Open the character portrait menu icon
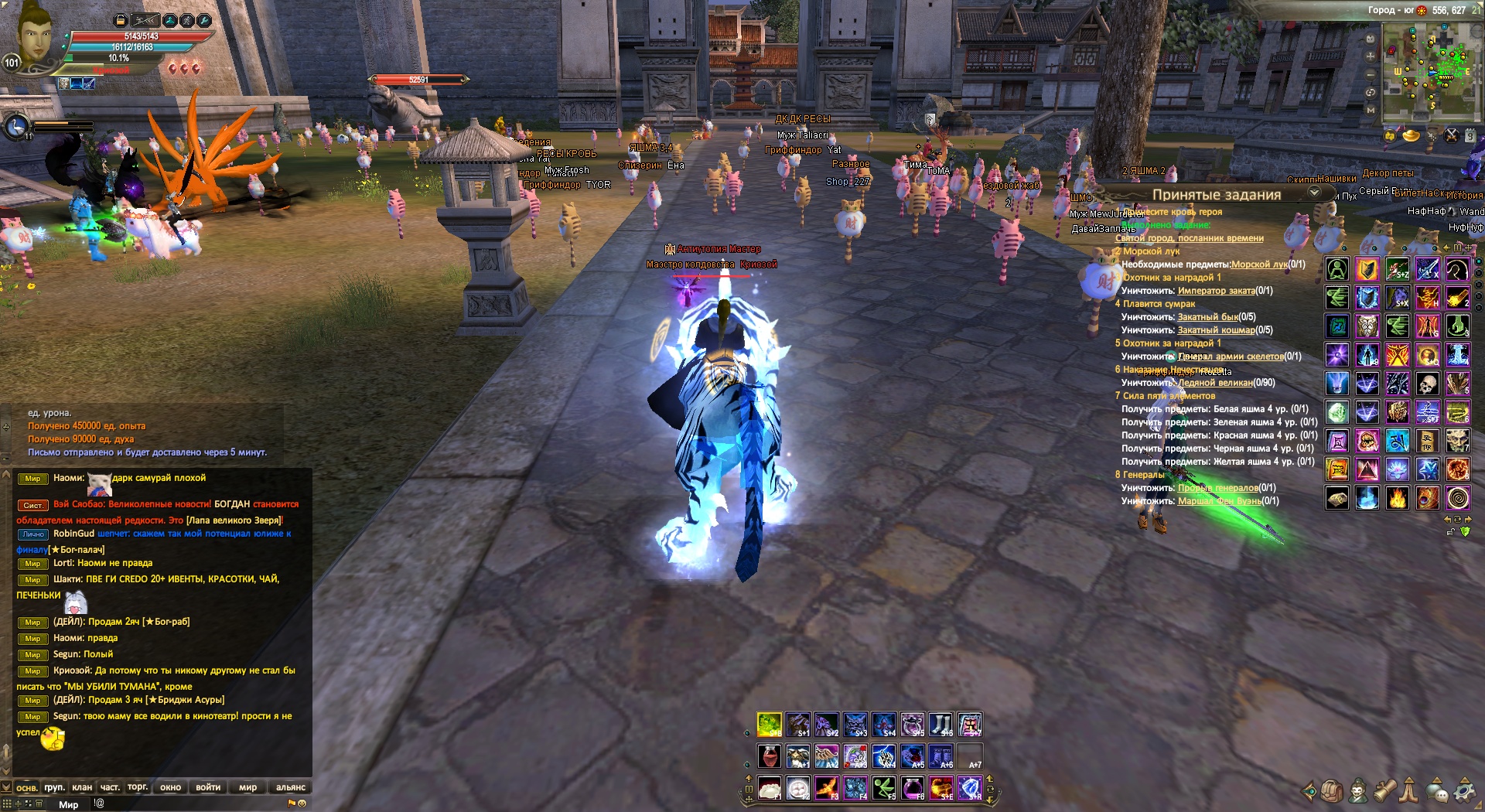The image size is (1485, 812). 1358,791
